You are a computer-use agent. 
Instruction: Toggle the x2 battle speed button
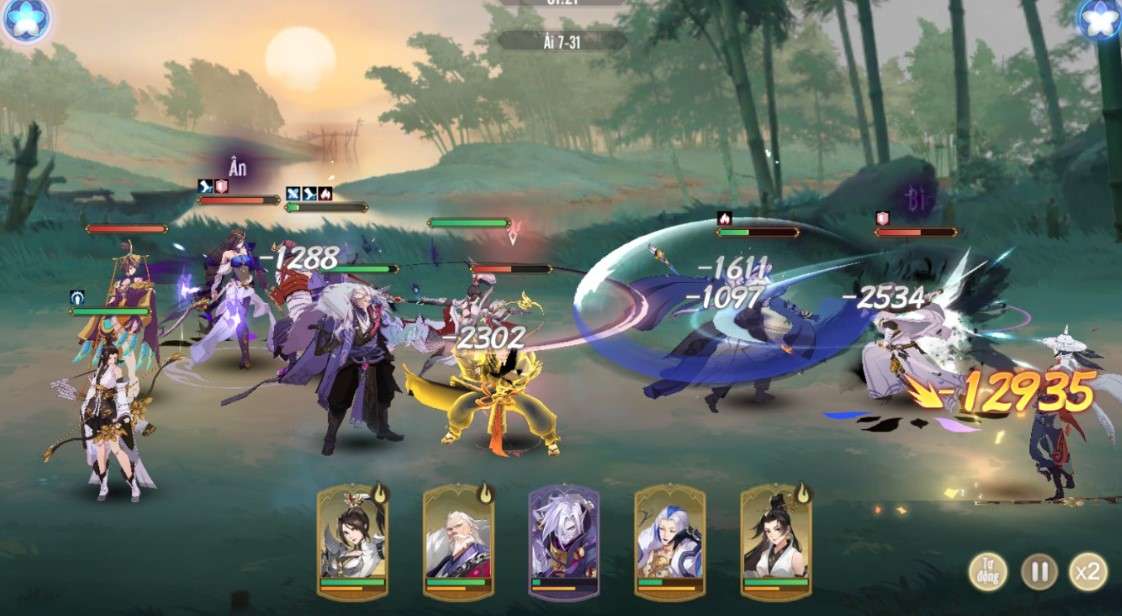(x=1087, y=571)
